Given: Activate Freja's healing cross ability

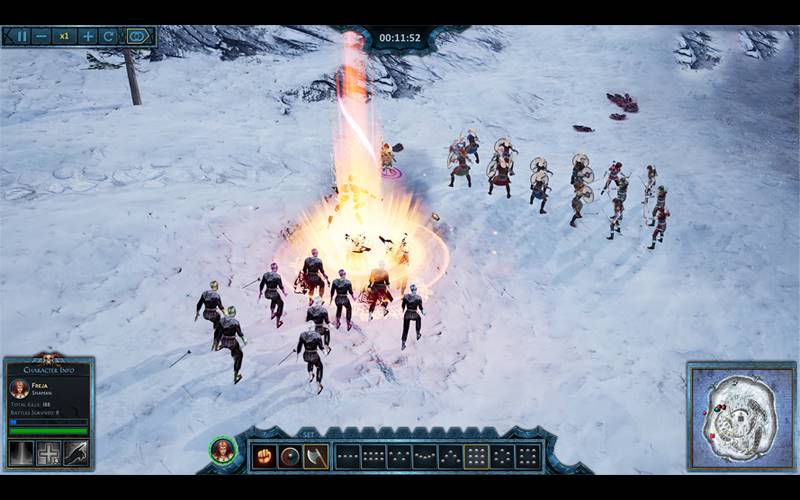Looking at the screenshot, I should 49,453.
